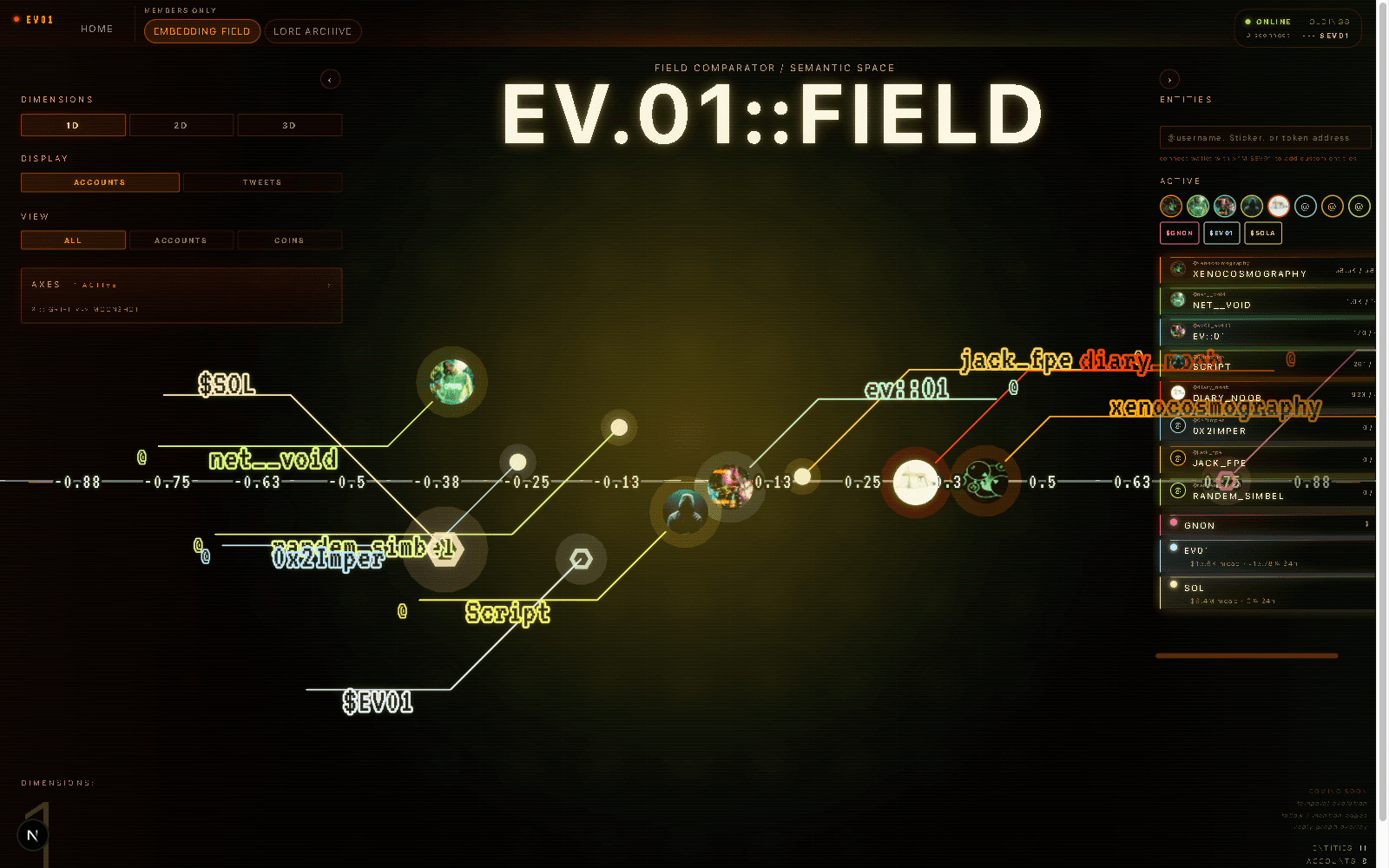Switch to the LORE ARCHIVE tab

click(x=313, y=30)
